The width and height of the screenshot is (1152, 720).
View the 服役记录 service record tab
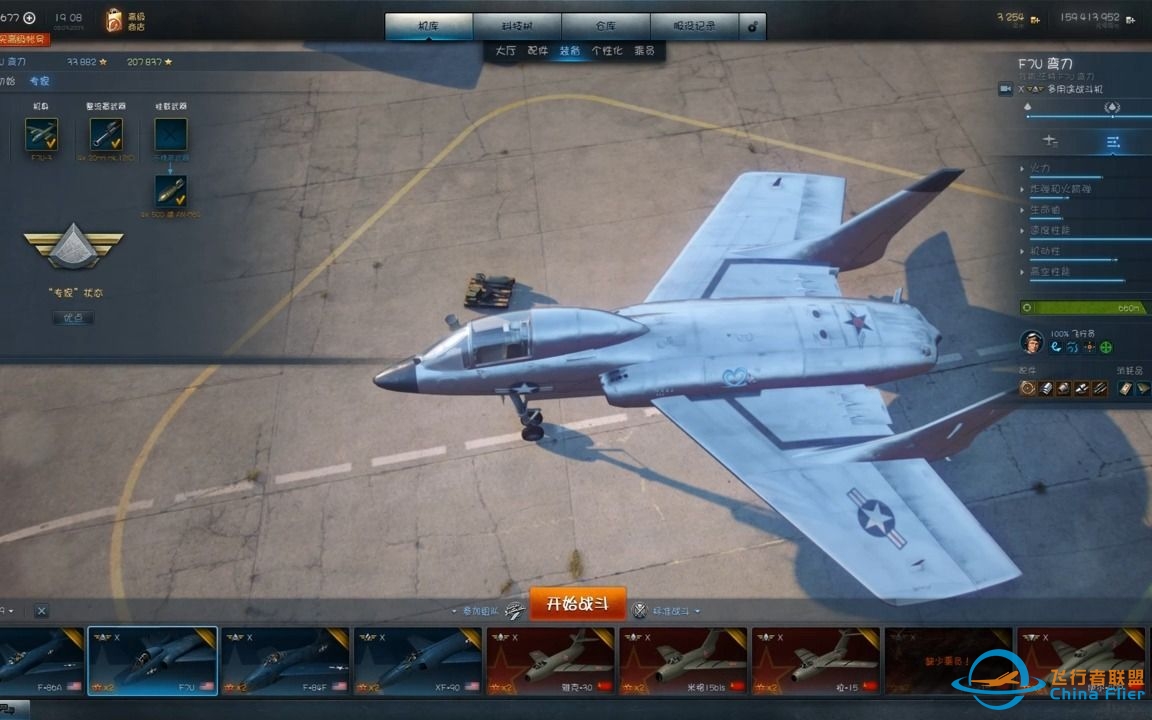[x=694, y=26]
